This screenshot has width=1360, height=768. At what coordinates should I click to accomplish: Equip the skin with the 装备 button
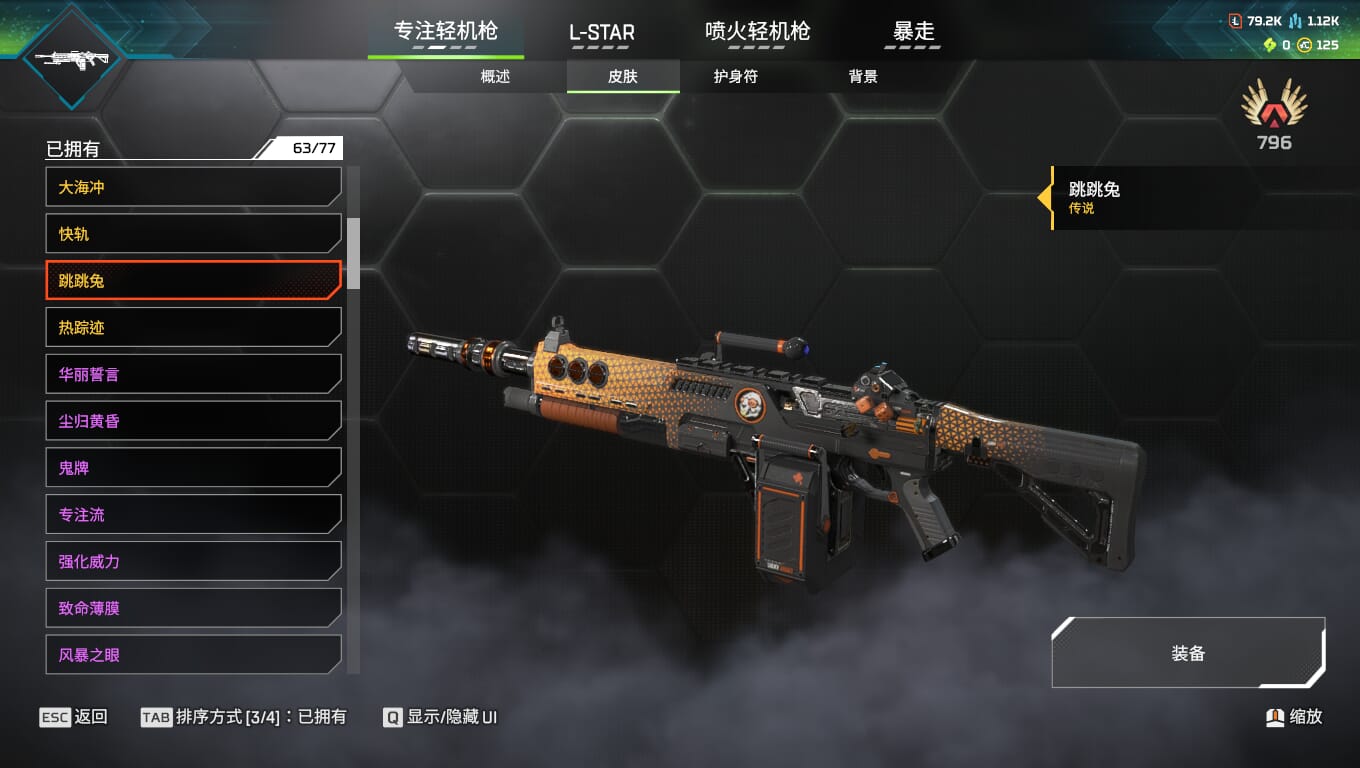[1188, 653]
